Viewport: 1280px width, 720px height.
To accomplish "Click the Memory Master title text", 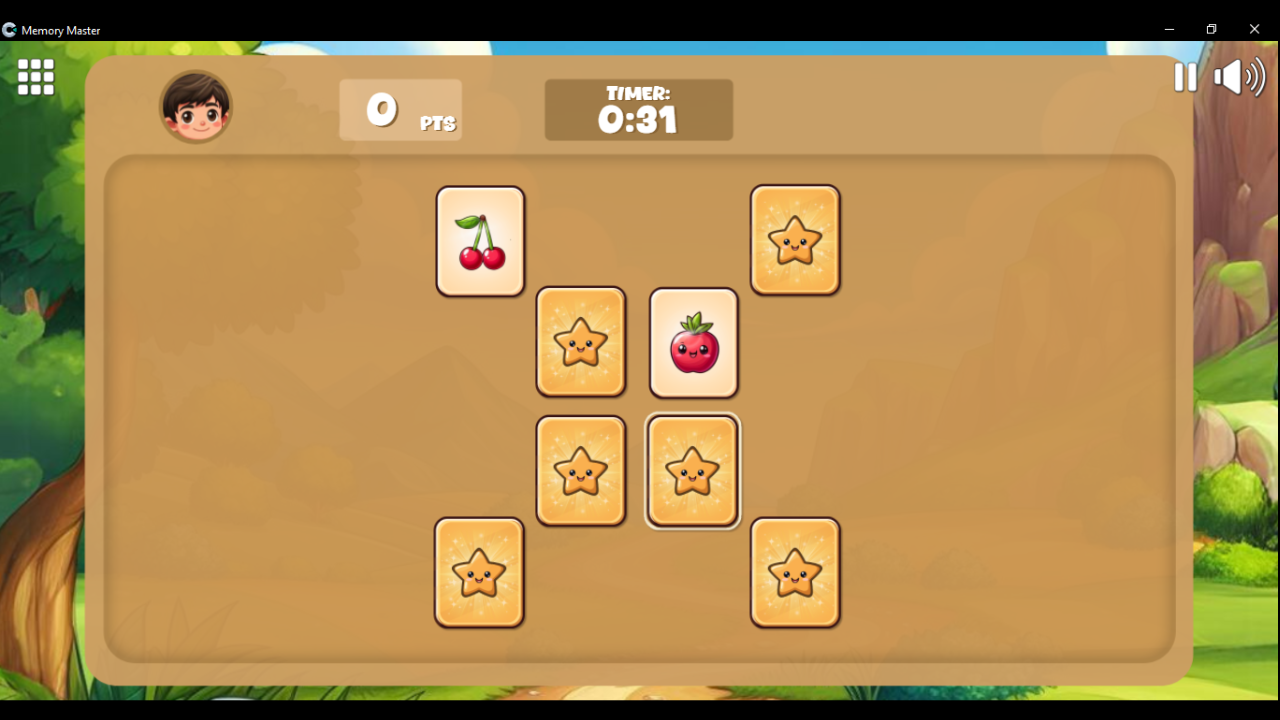I will click(x=61, y=30).
